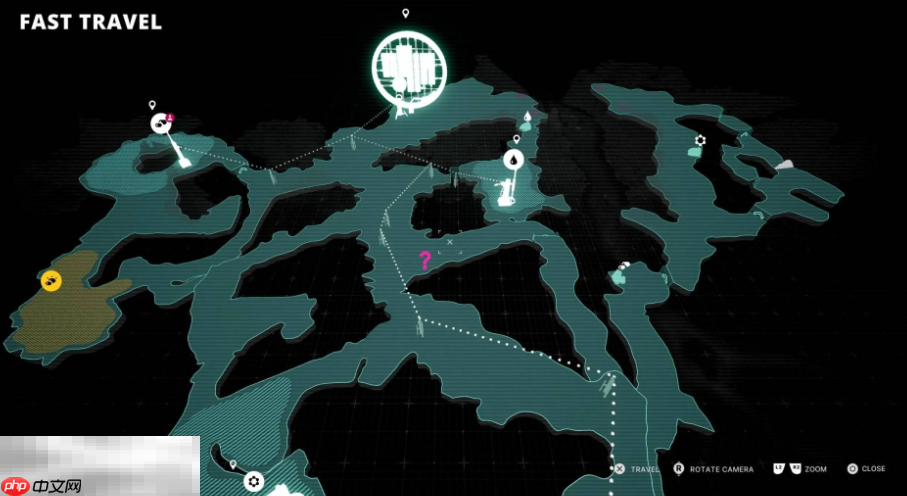Select the large glowing city fast travel point
Image resolution: width=907 pixels, height=496 pixels.
tap(408, 65)
